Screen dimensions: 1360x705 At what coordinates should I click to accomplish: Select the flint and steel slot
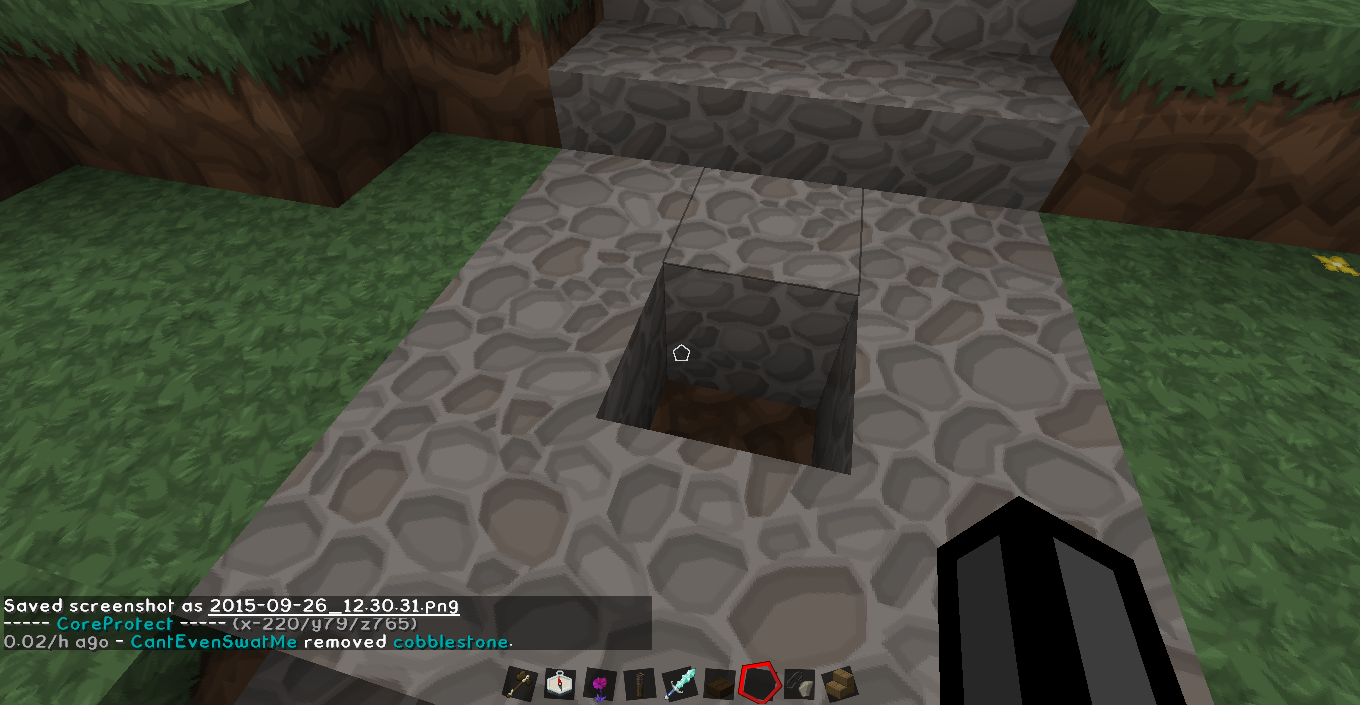tap(798, 684)
